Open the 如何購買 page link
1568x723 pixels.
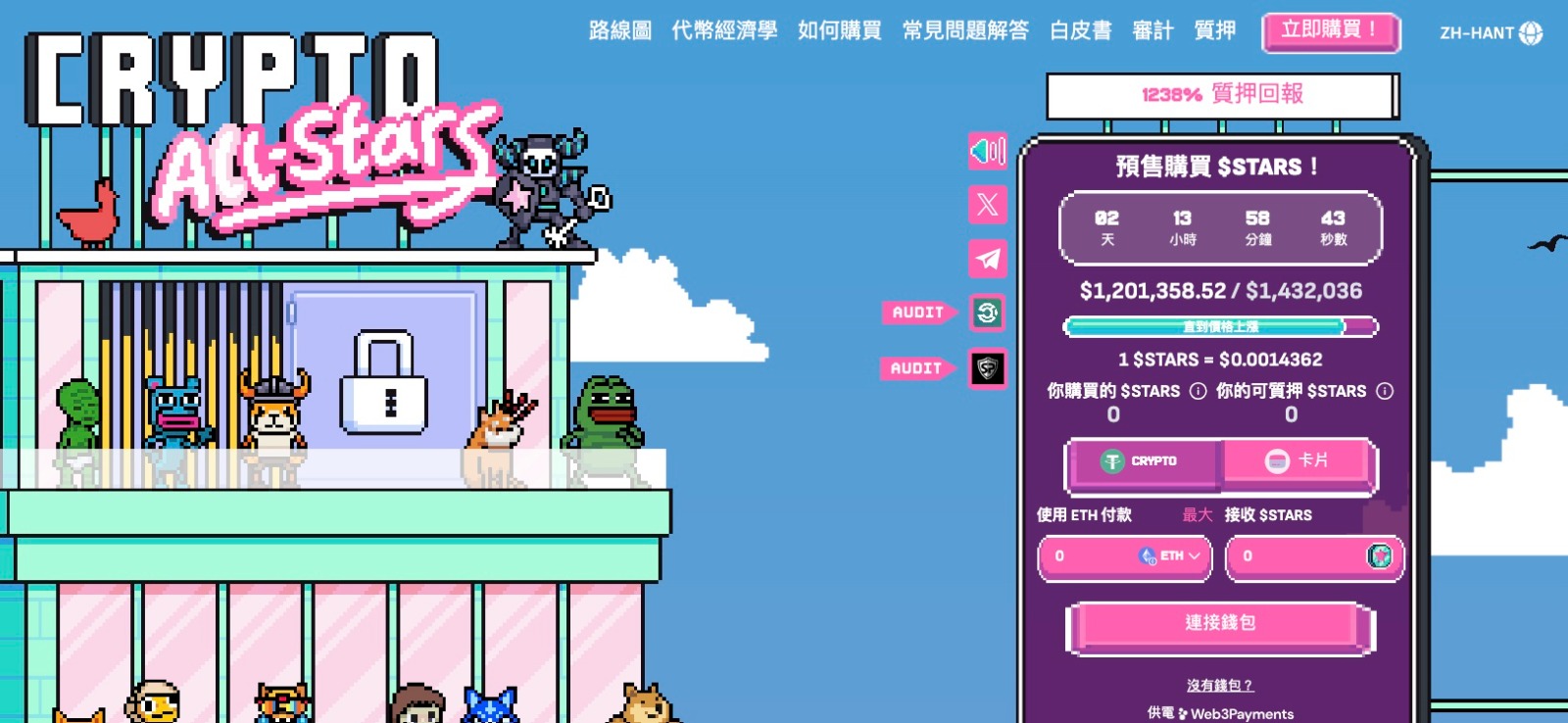coord(839,31)
